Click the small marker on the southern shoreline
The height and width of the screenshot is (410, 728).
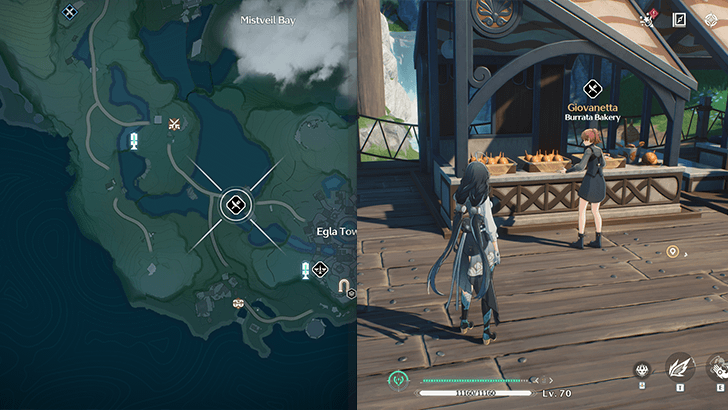pyautogui.click(x=238, y=302)
